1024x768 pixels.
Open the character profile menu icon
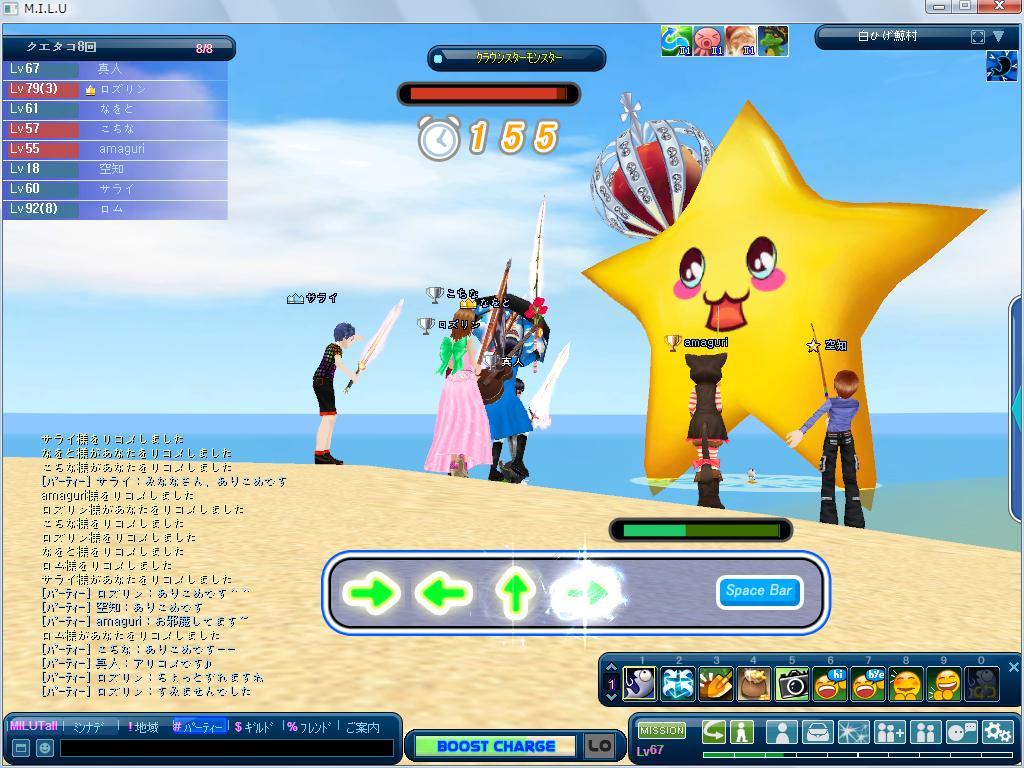coord(780,732)
